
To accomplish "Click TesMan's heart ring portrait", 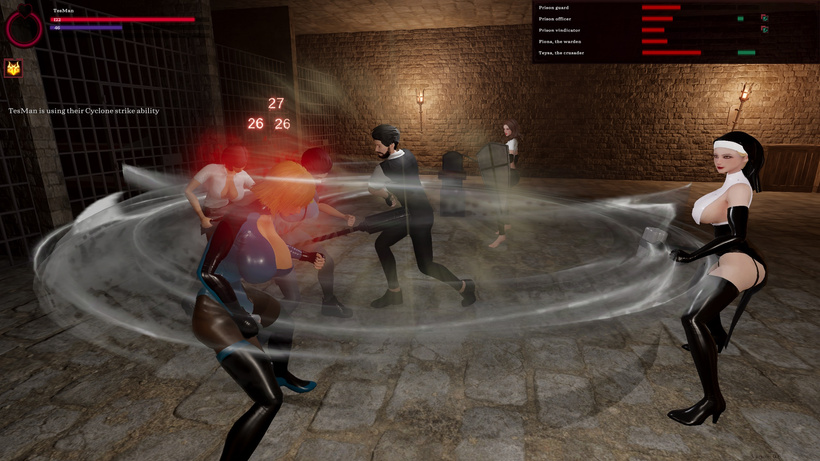I will click(23, 28).
